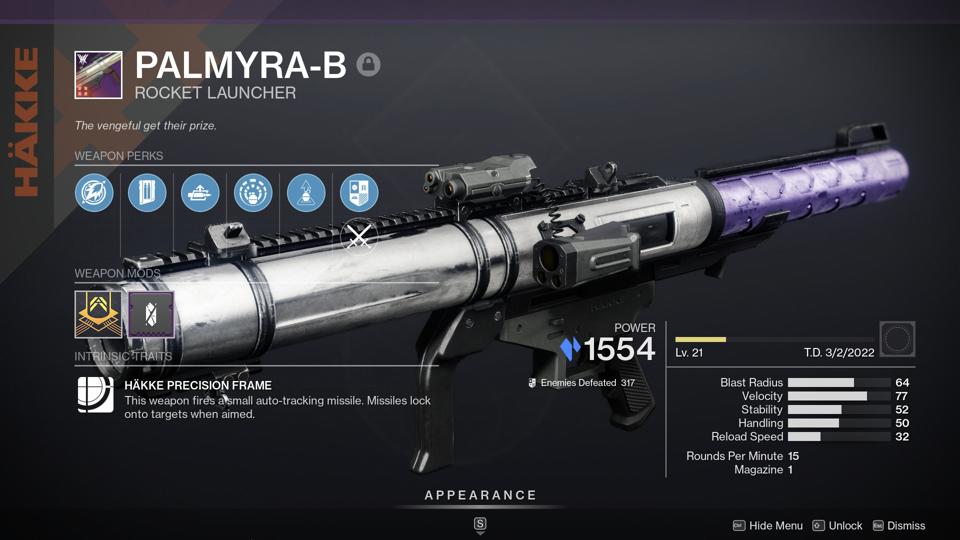
Task: Select the empty circular socket beside the date
Action: pos(897,340)
